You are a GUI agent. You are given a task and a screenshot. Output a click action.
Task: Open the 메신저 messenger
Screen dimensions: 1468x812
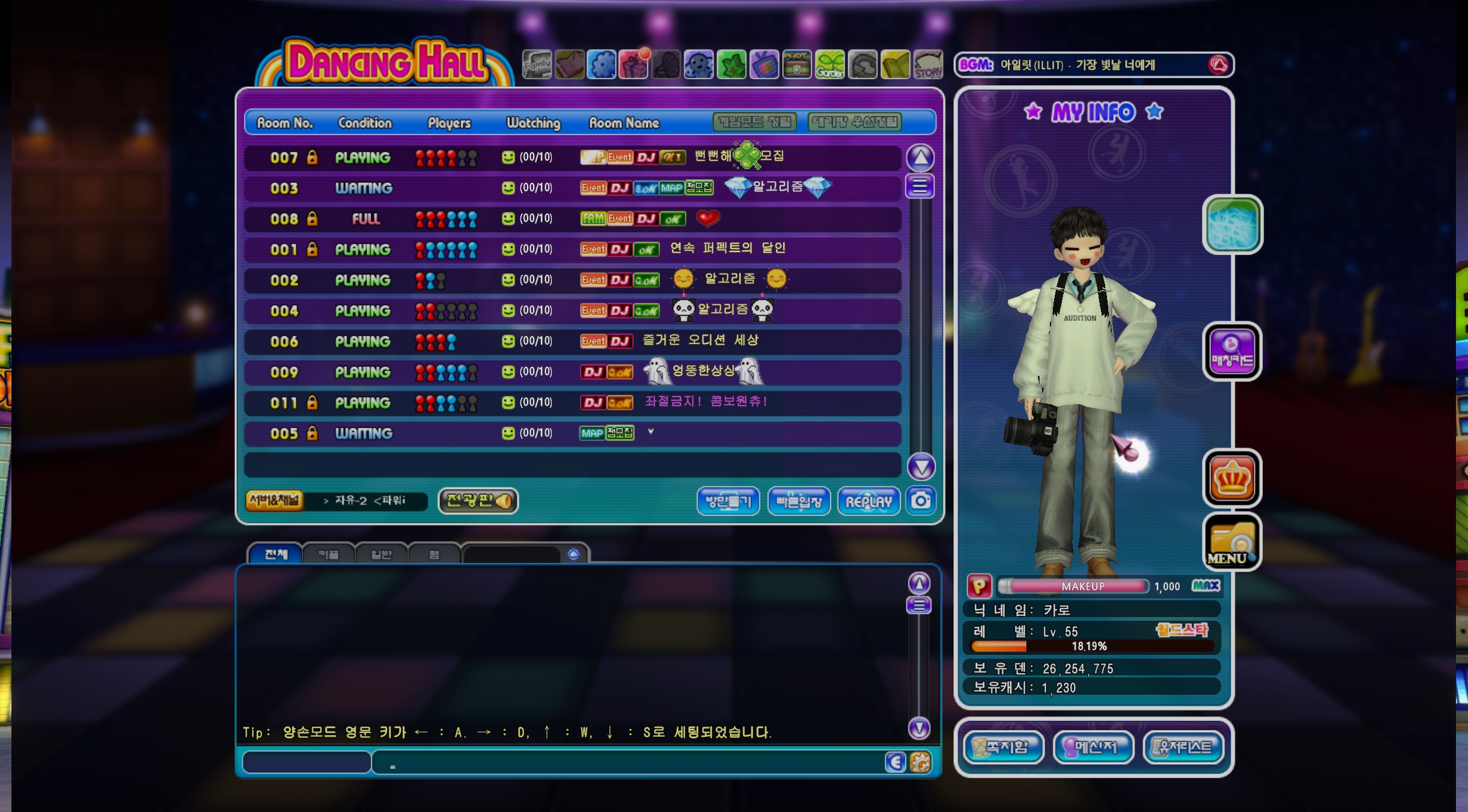click(x=1094, y=747)
